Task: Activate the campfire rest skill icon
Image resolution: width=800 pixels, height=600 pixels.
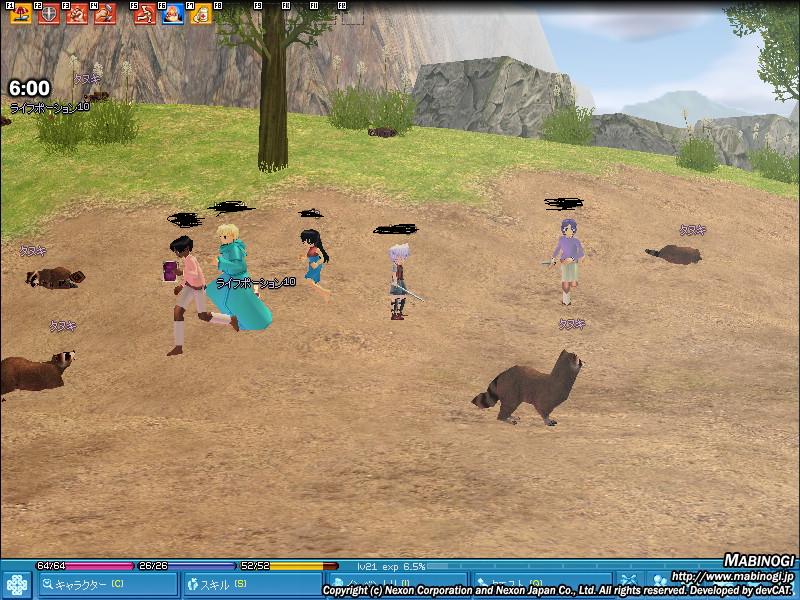Action: pyautogui.click(x=19, y=14)
